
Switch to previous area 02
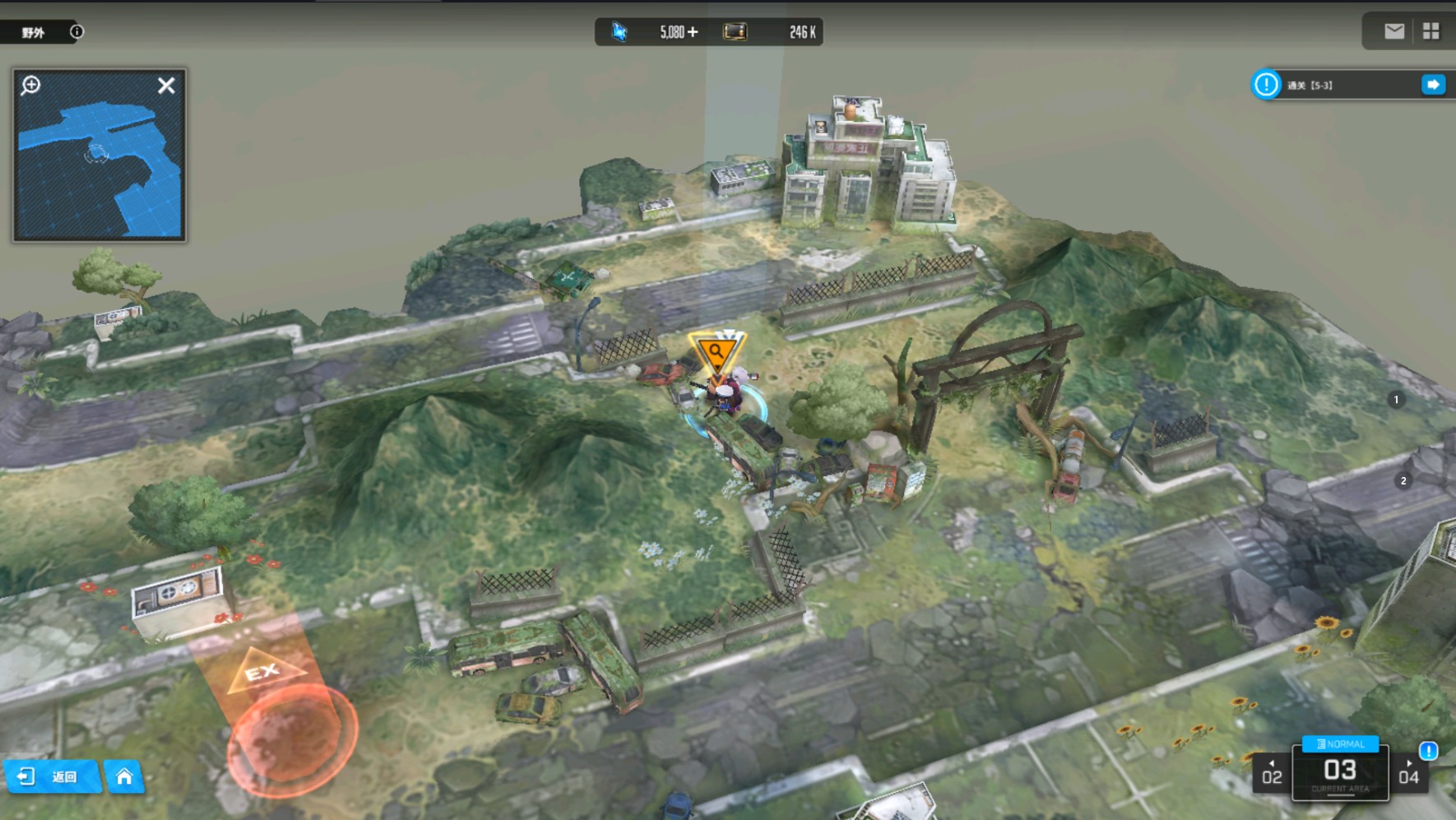point(1272,775)
